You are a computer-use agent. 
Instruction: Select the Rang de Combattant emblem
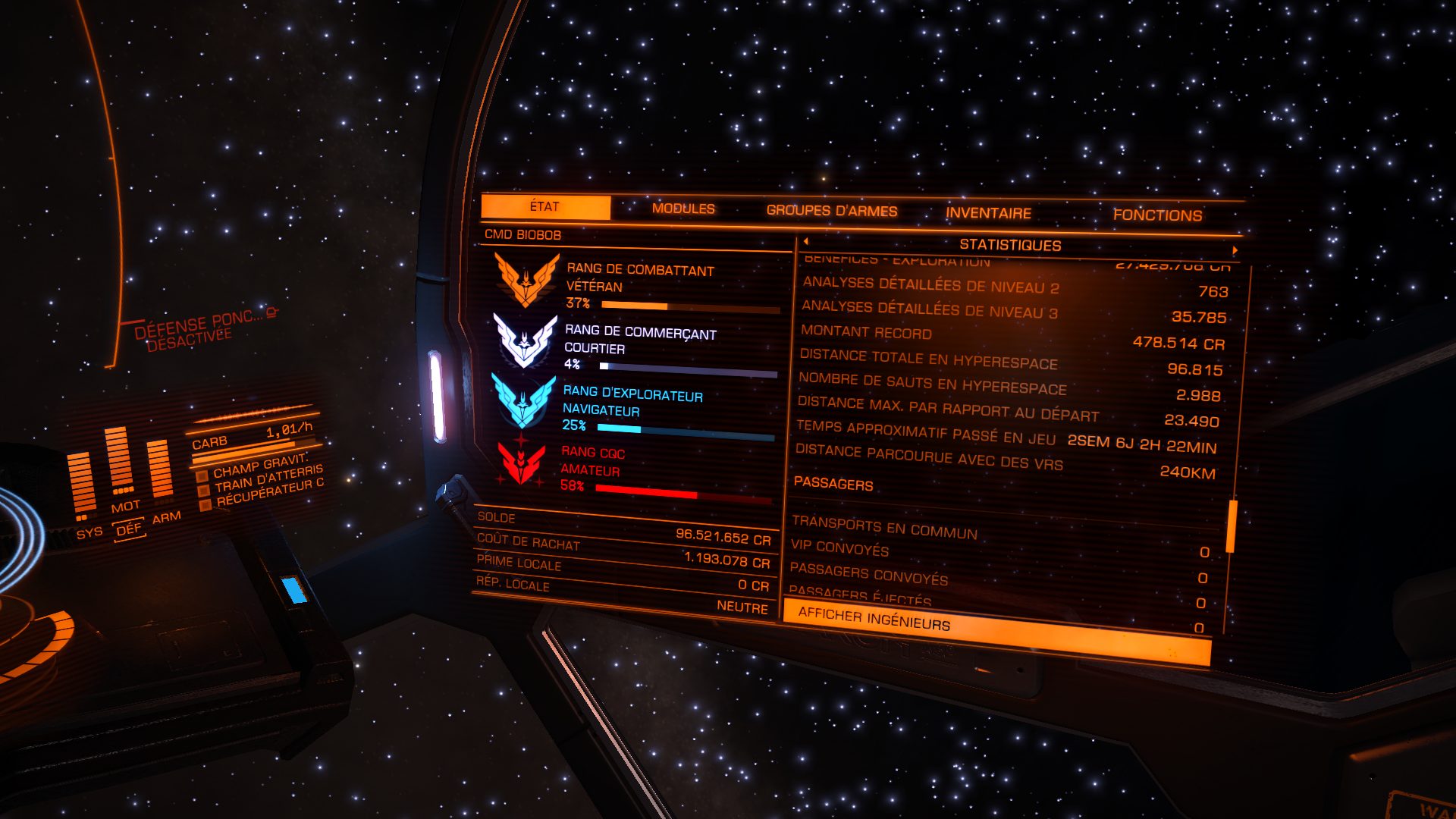pos(526,279)
